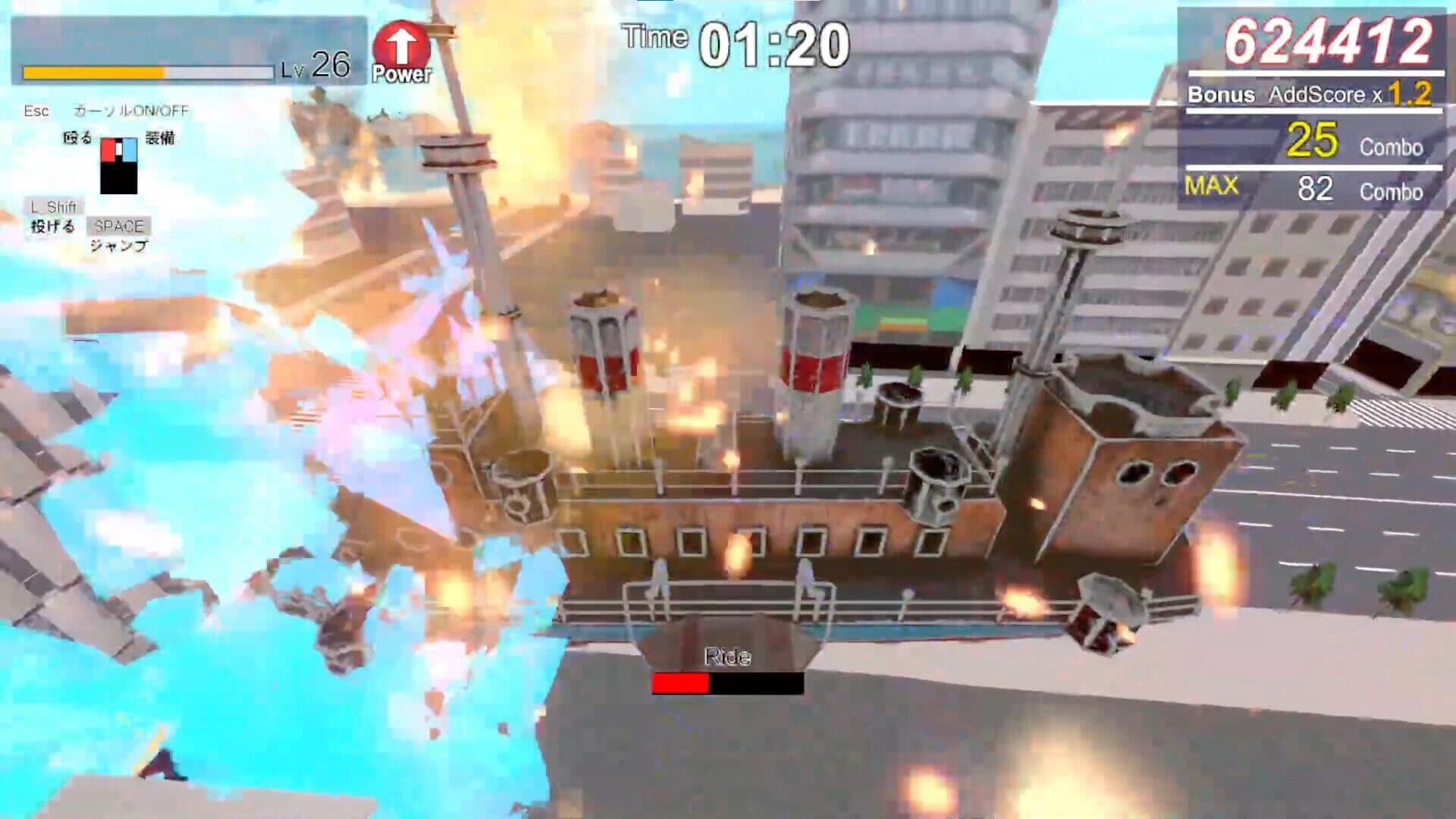Click the Esc key label
Screen dimensions: 1456x819
34,111
